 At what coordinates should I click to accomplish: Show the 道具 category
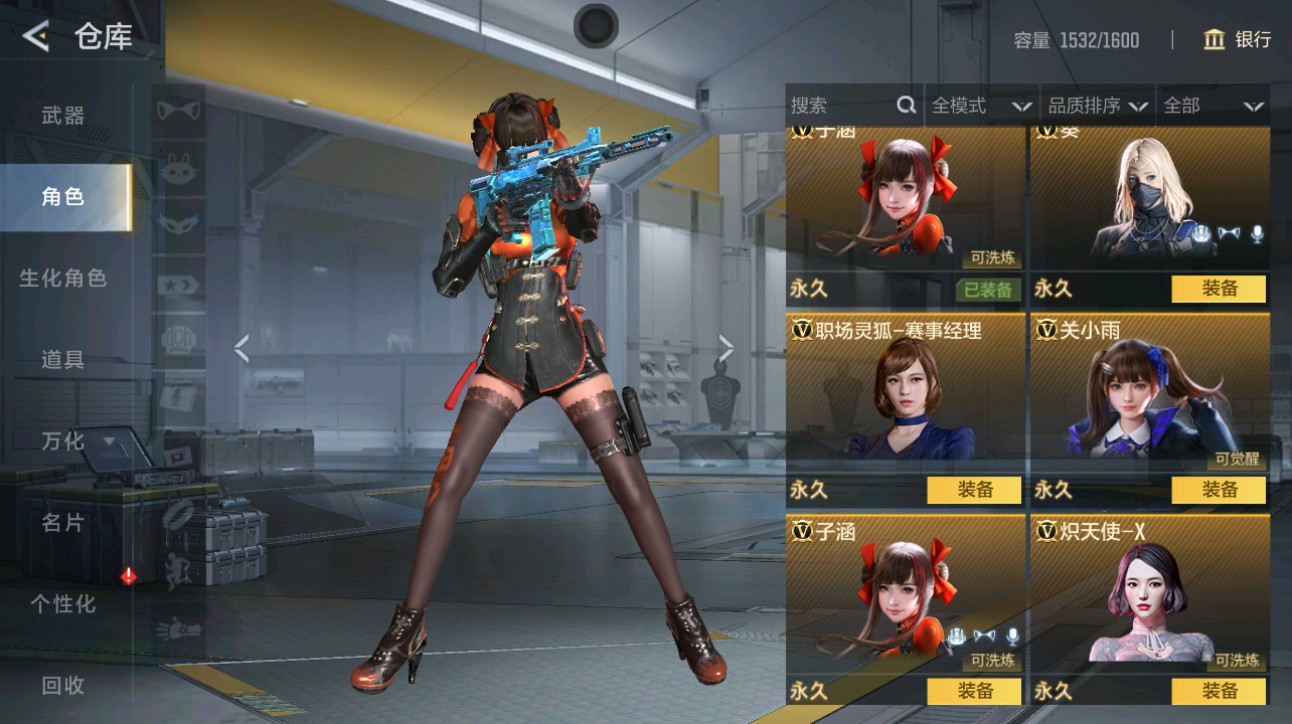[x=63, y=360]
